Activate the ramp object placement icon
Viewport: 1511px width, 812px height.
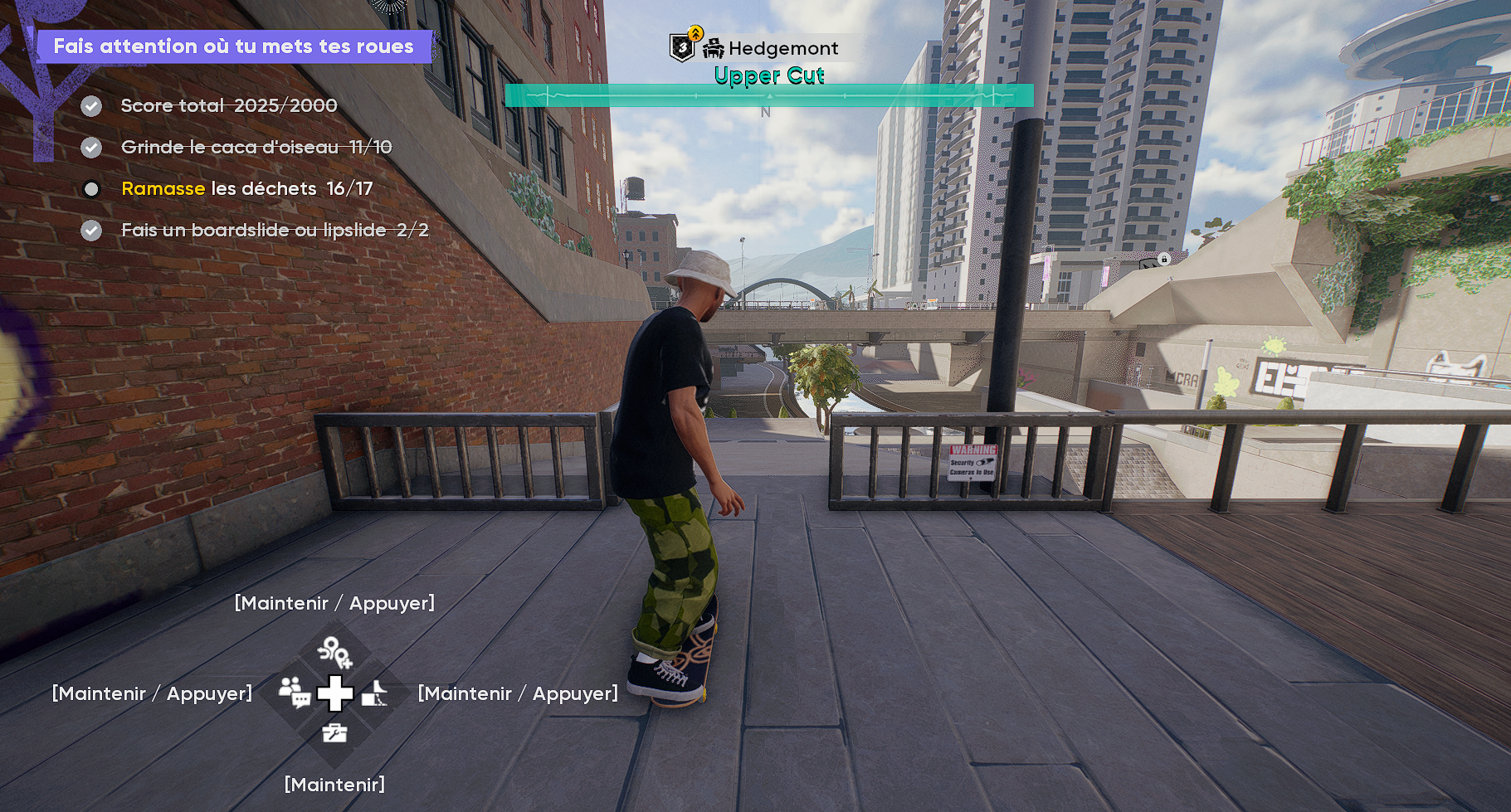374,693
